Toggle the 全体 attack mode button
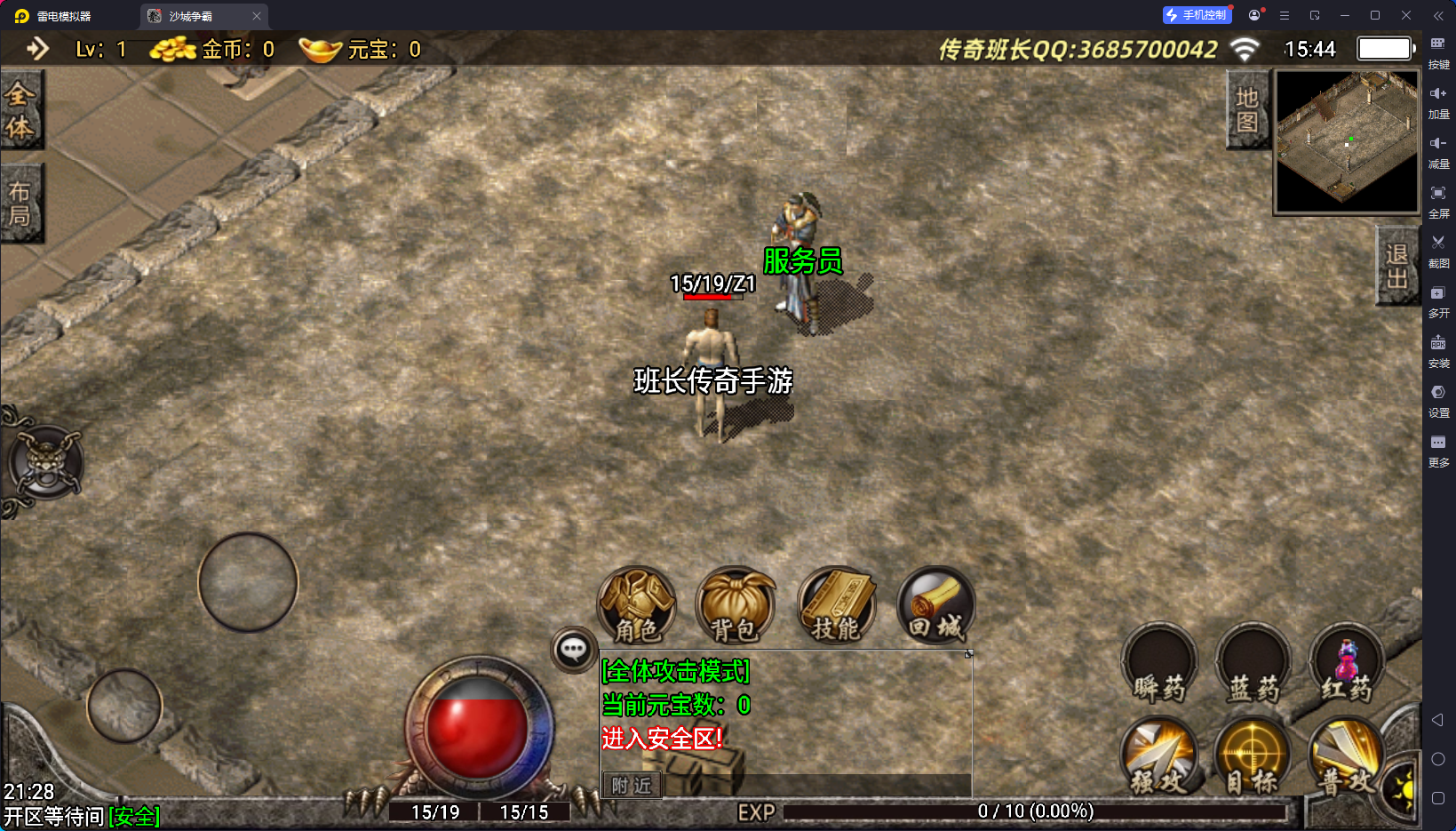This screenshot has height=831, width=1456. (x=20, y=110)
